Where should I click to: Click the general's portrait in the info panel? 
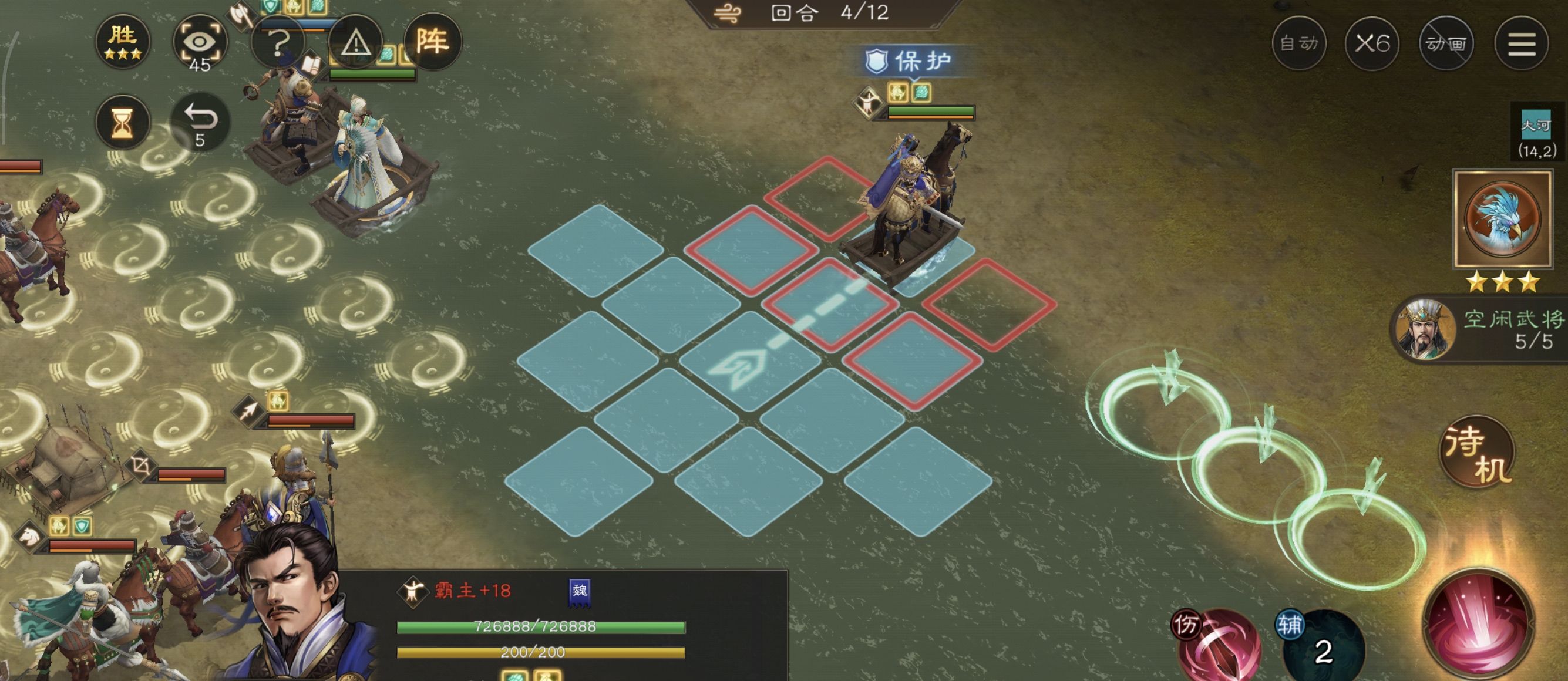[x=292, y=609]
